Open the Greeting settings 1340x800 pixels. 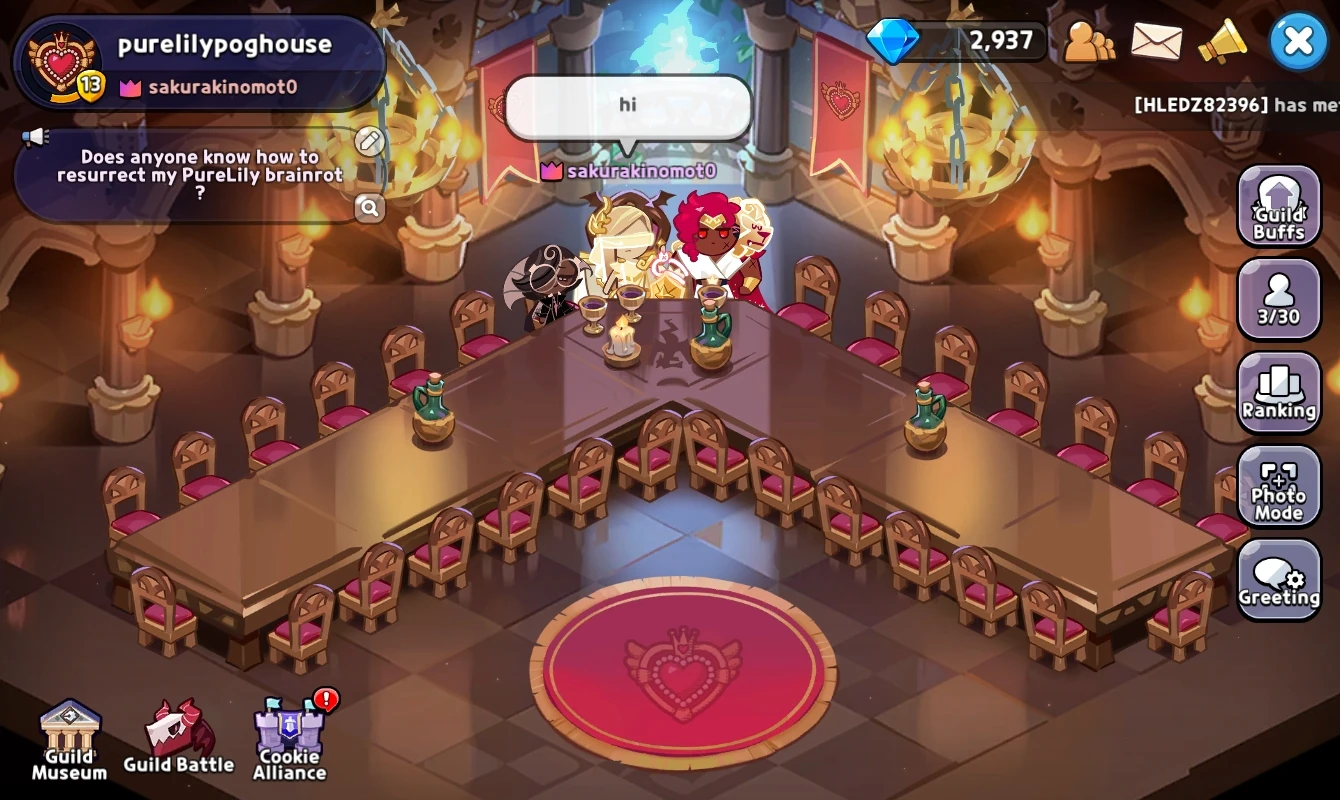tap(1279, 579)
